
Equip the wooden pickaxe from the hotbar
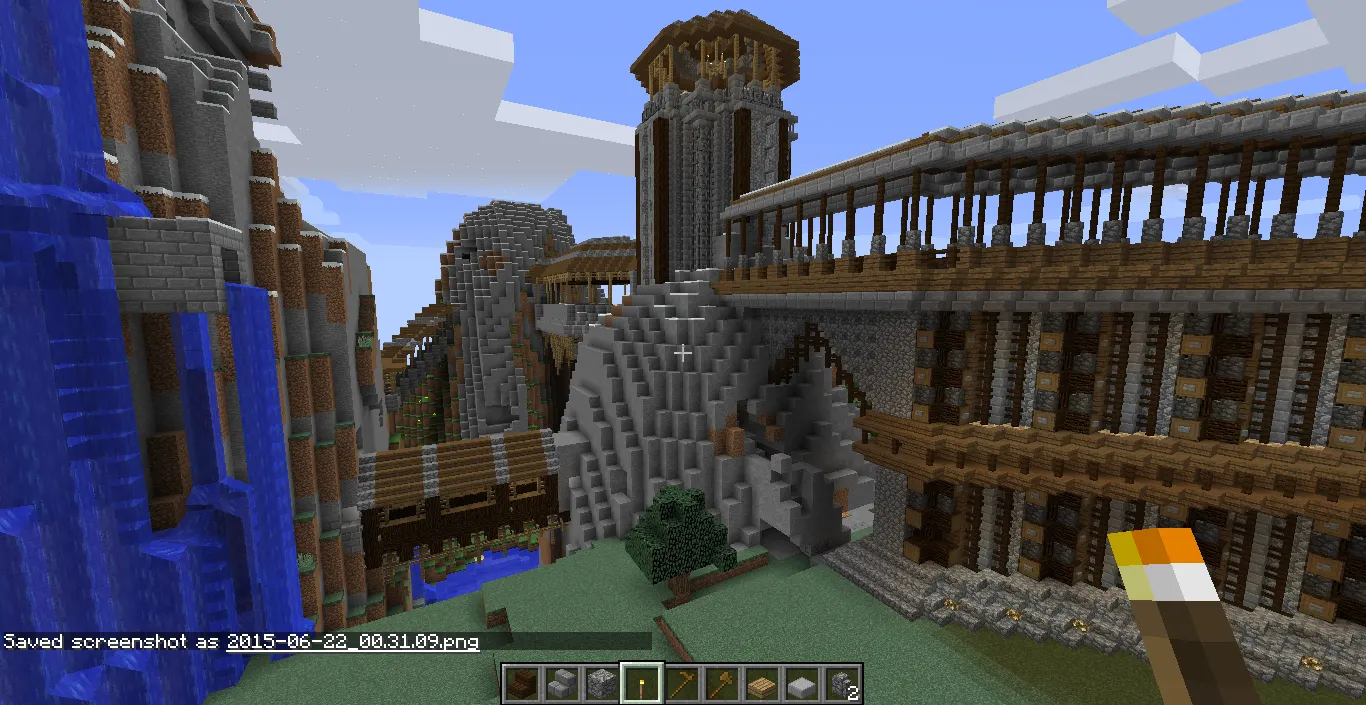[x=681, y=684]
